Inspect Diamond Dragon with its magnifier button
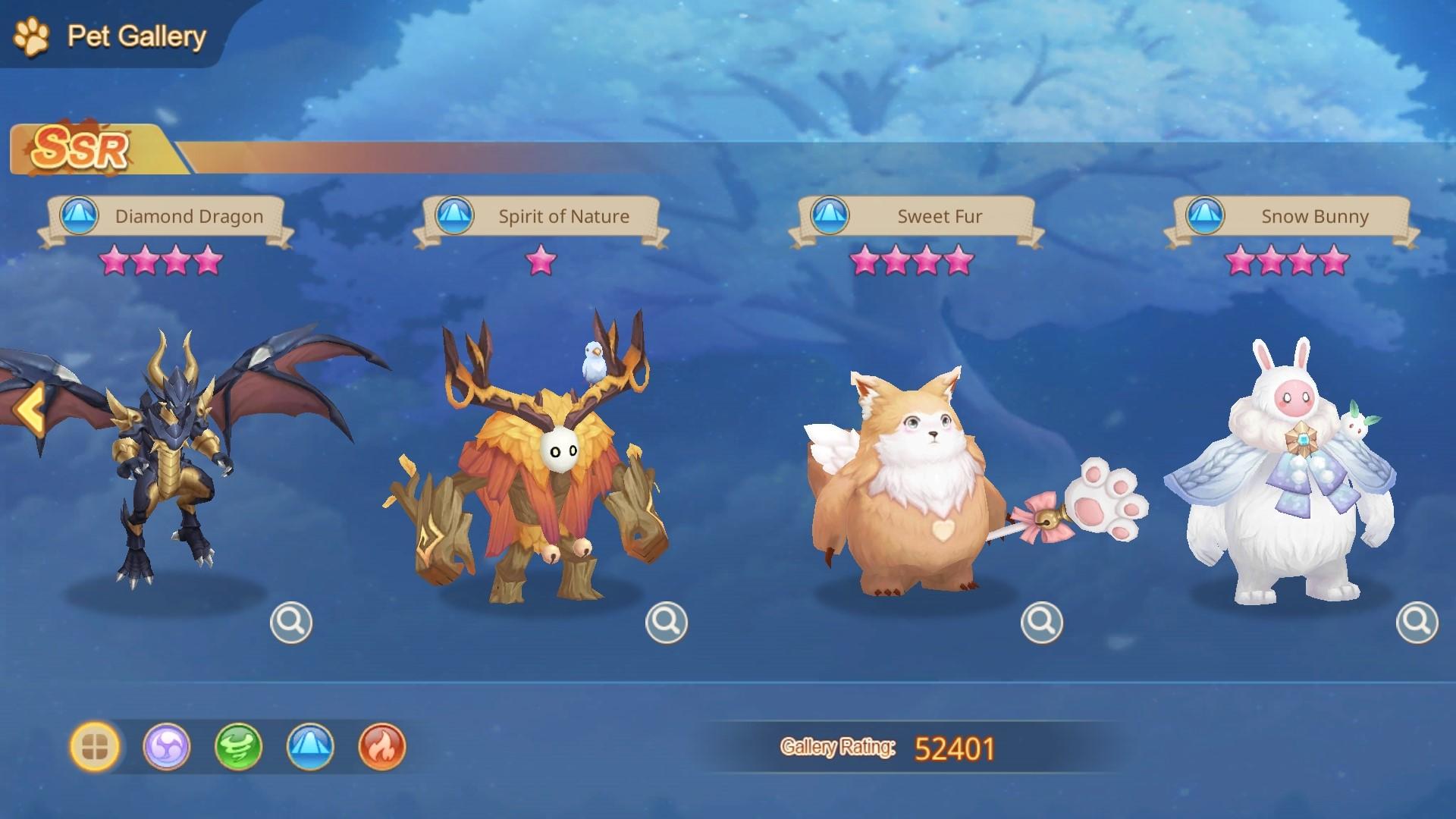 [291, 623]
